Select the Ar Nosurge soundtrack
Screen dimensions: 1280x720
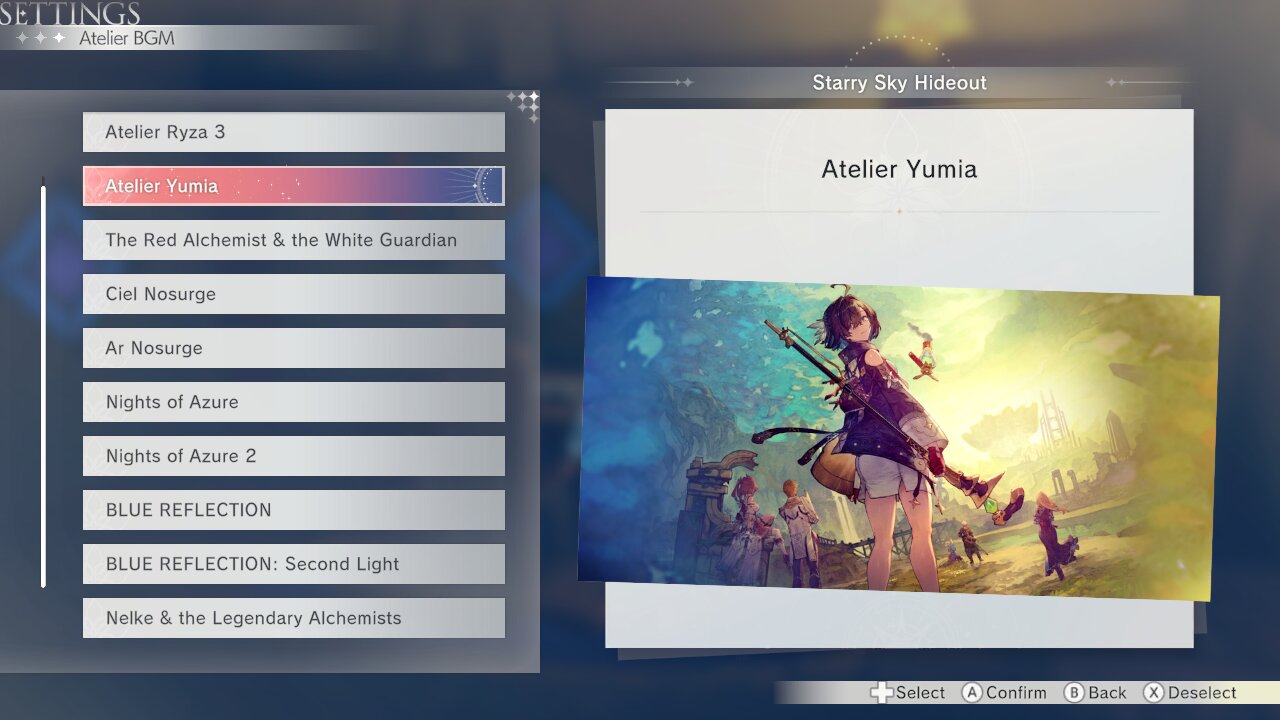tap(293, 348)
